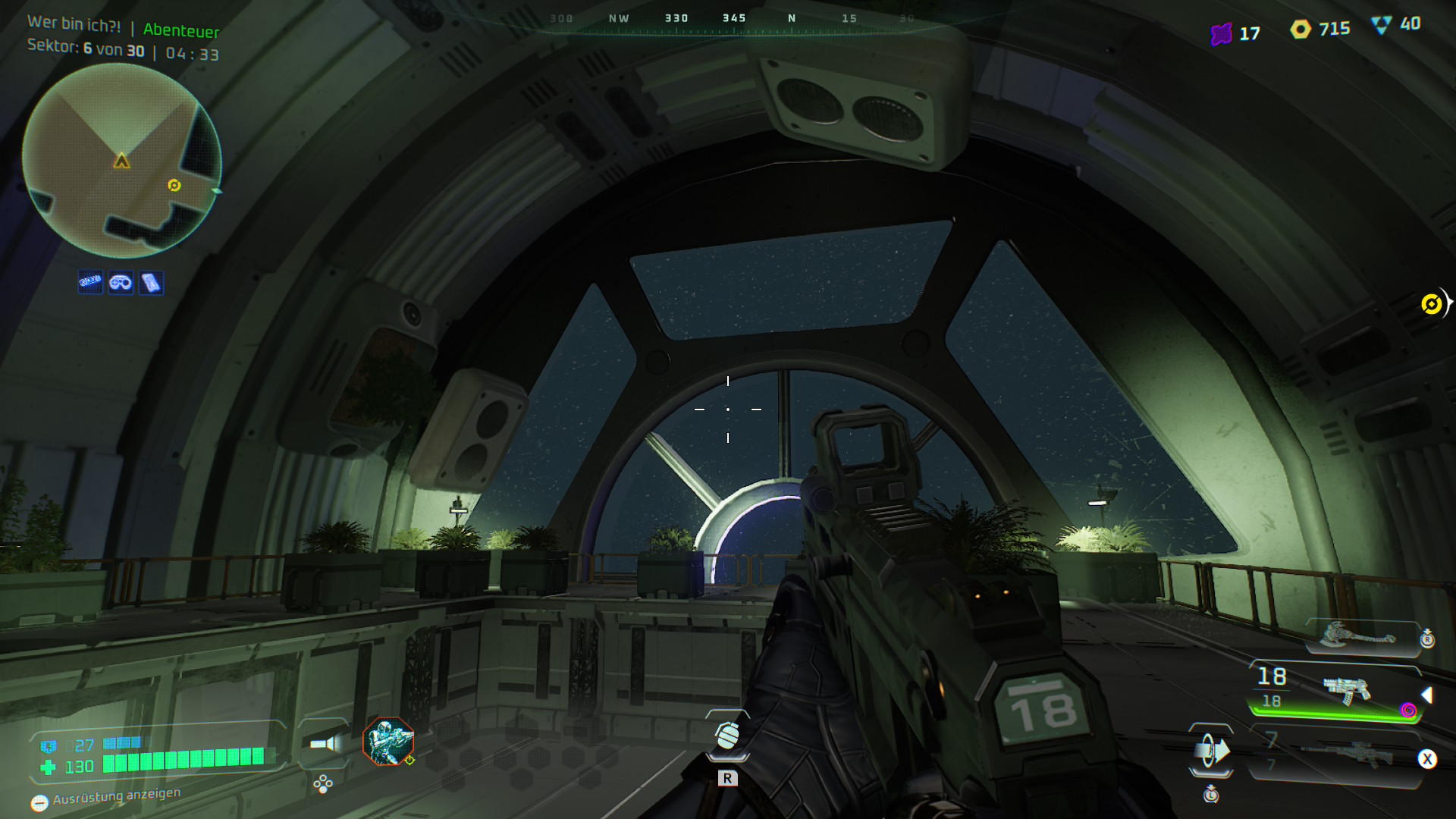This screenshot has height=819, width=1456.
Task: Switch to the sniper rifle slot
Action: [1347, 755]
